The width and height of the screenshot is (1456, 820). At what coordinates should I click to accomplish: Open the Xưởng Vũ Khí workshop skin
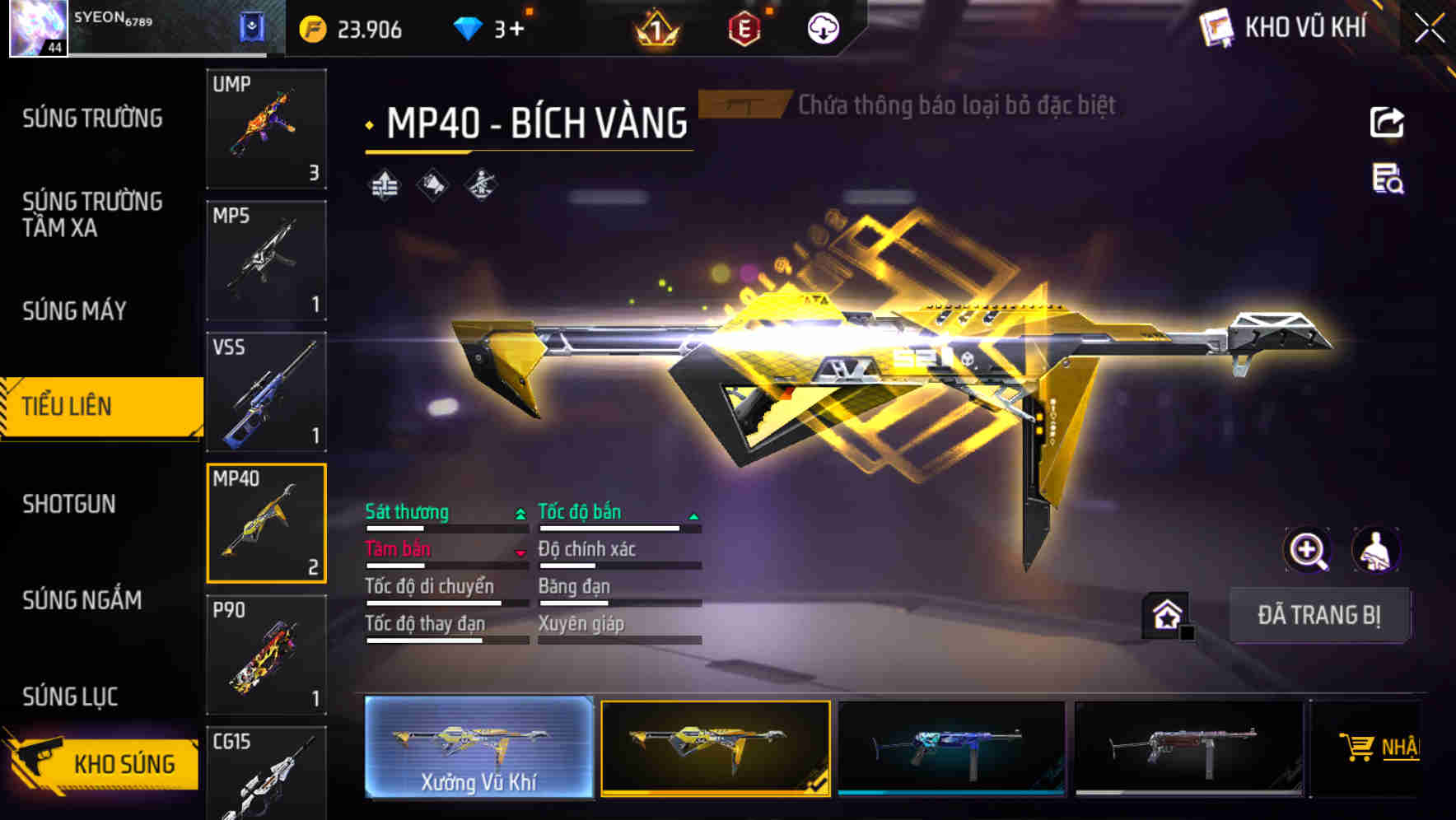tap(478, 749)
